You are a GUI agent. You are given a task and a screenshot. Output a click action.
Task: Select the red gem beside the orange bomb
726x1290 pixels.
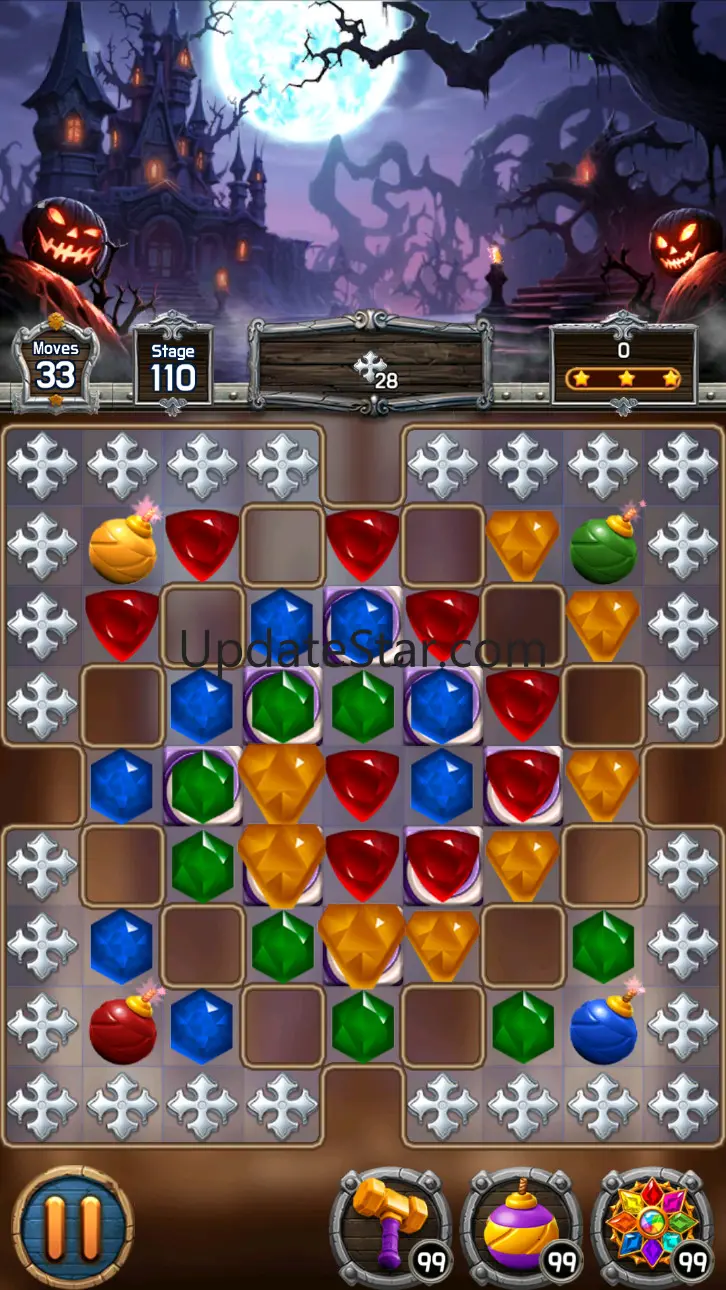pyautogui.click(x=202, y=543)
